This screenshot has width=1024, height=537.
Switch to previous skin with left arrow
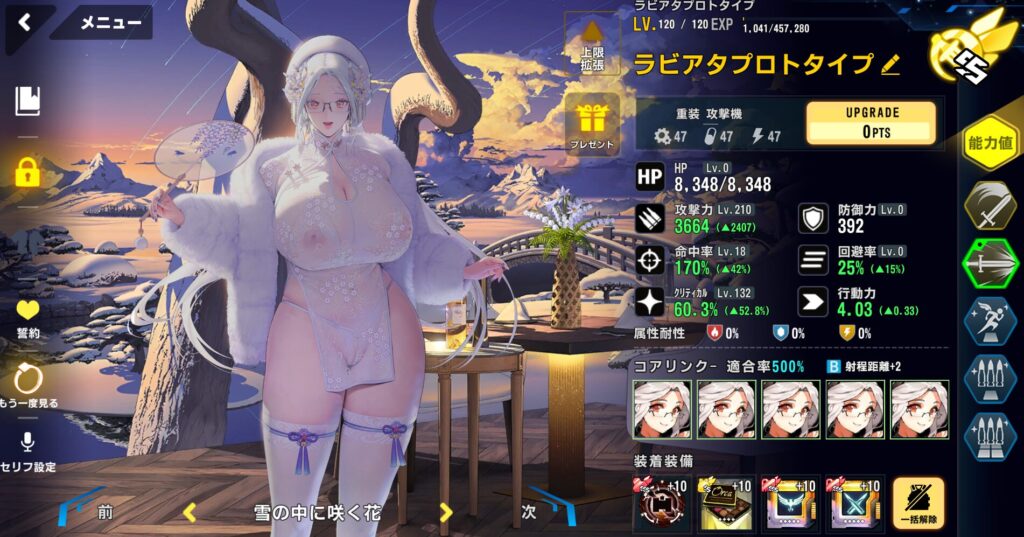[188, 513]
